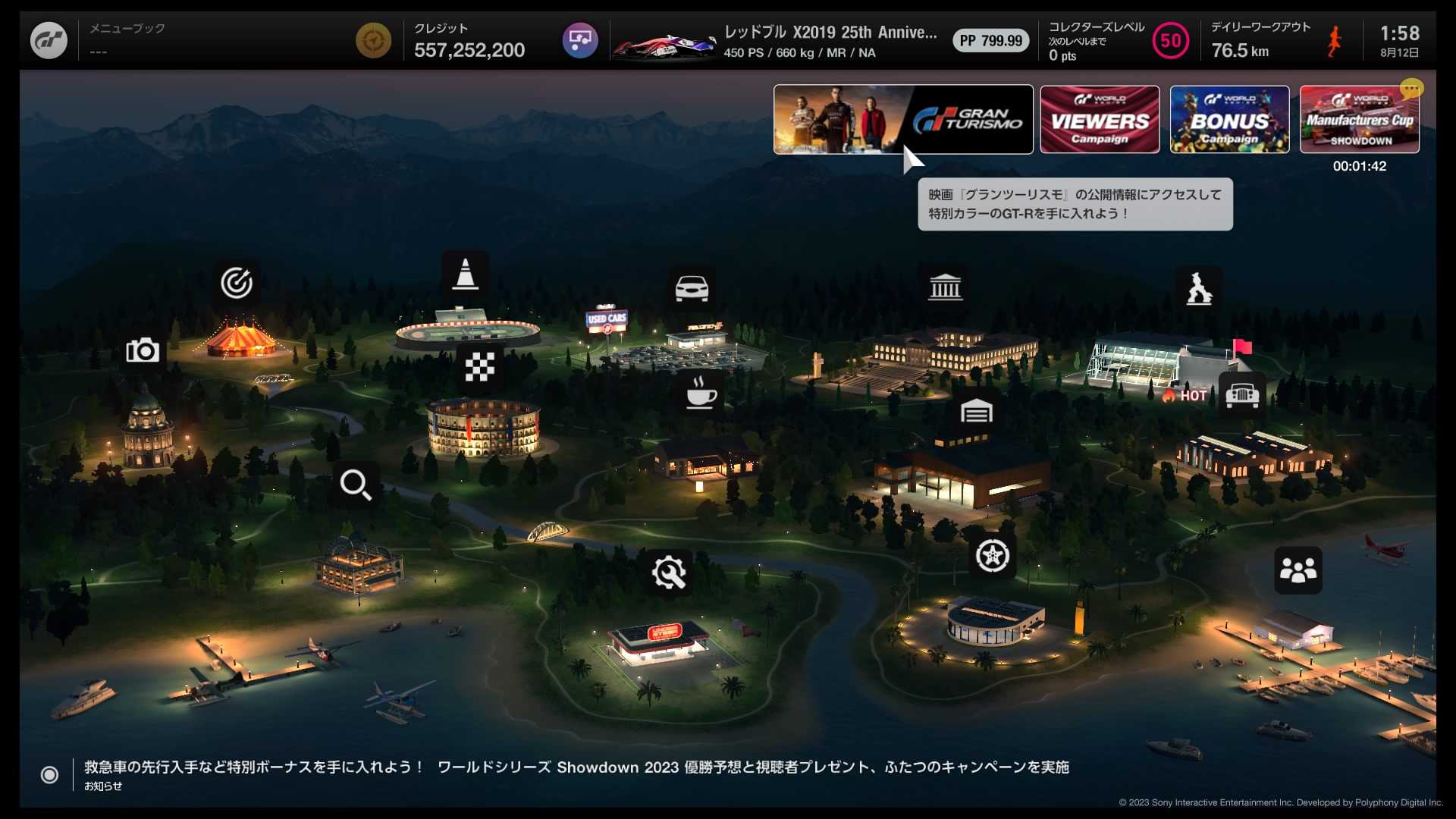Click the purple music playlist icon
This screenshot has width=1456, height=819.
580,40
